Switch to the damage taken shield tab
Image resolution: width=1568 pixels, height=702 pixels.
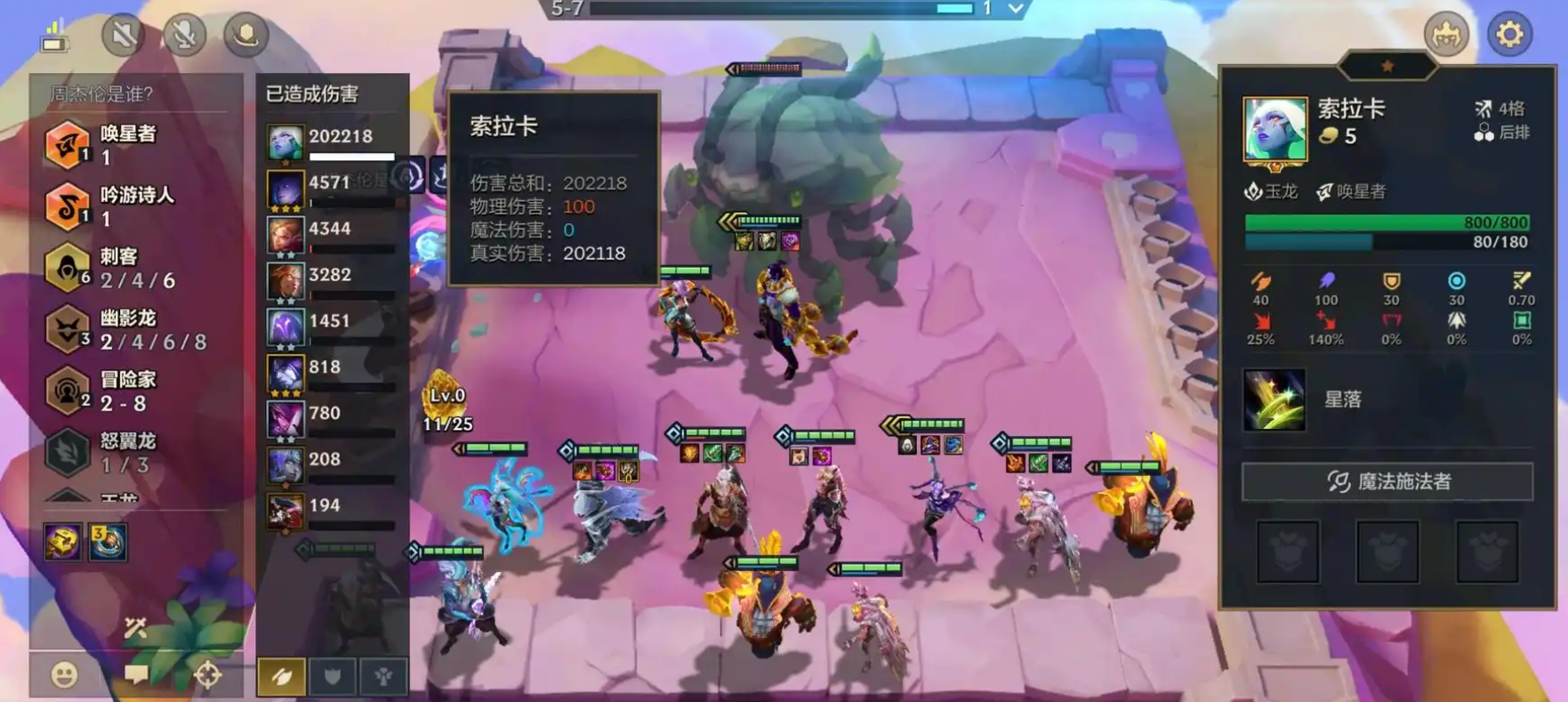click(333, 676)
